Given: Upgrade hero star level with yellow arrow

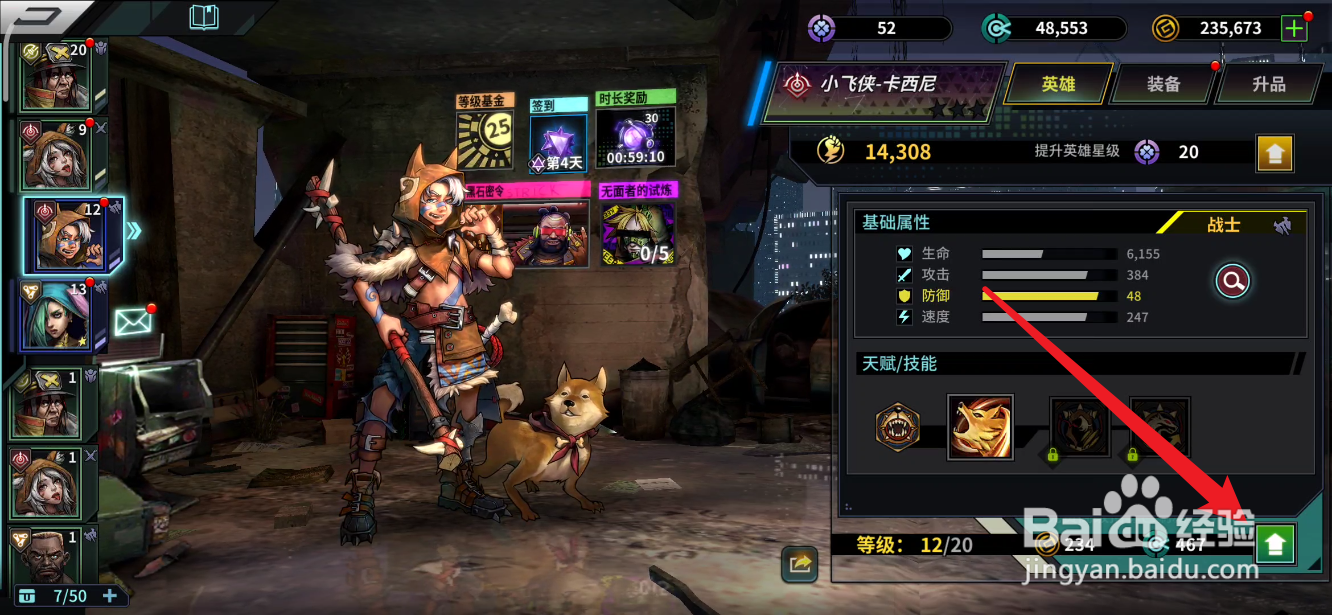Looking at the screenshot, I should 1275,153.
